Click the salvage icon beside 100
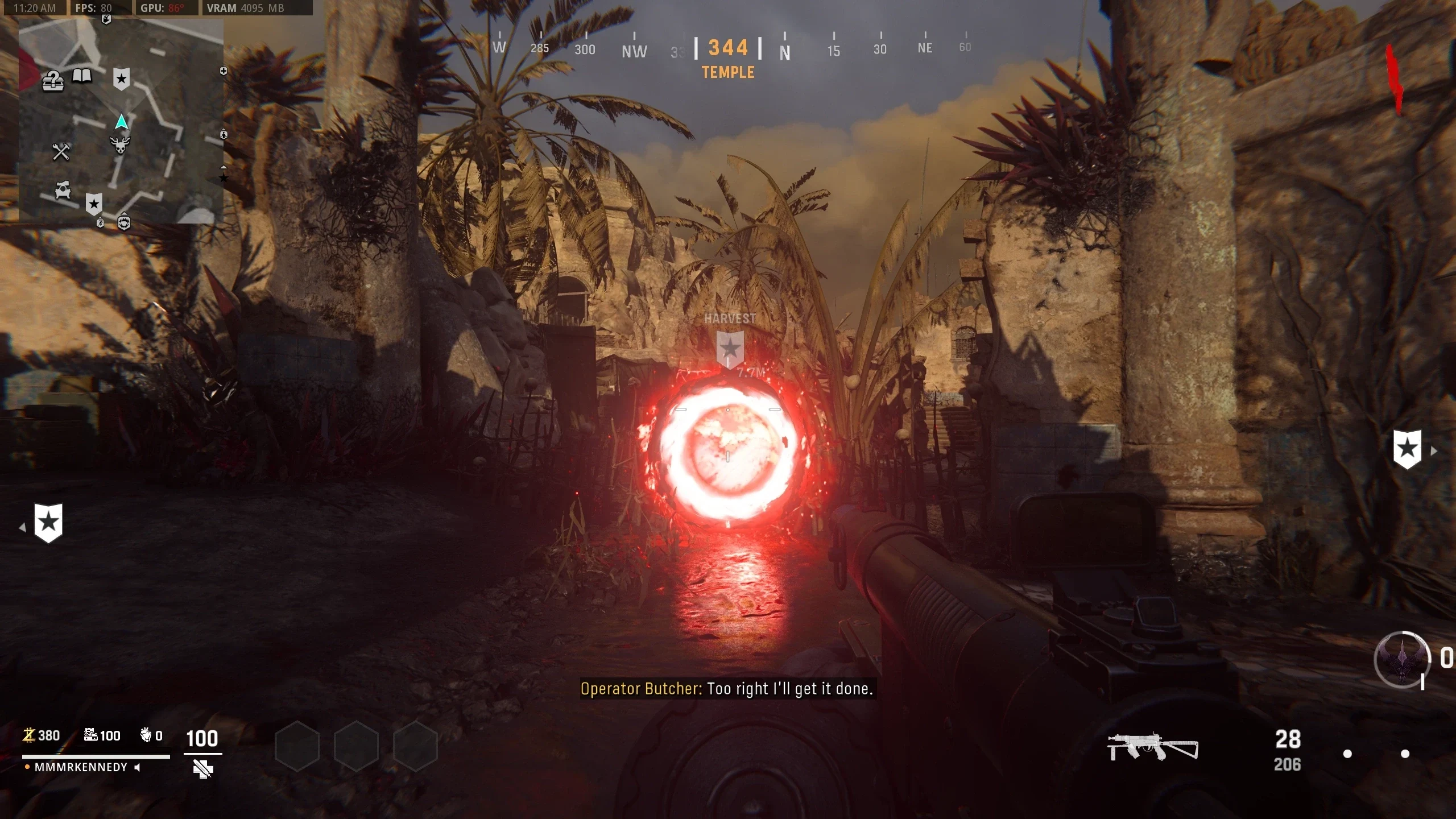 [x=90, y=735]
